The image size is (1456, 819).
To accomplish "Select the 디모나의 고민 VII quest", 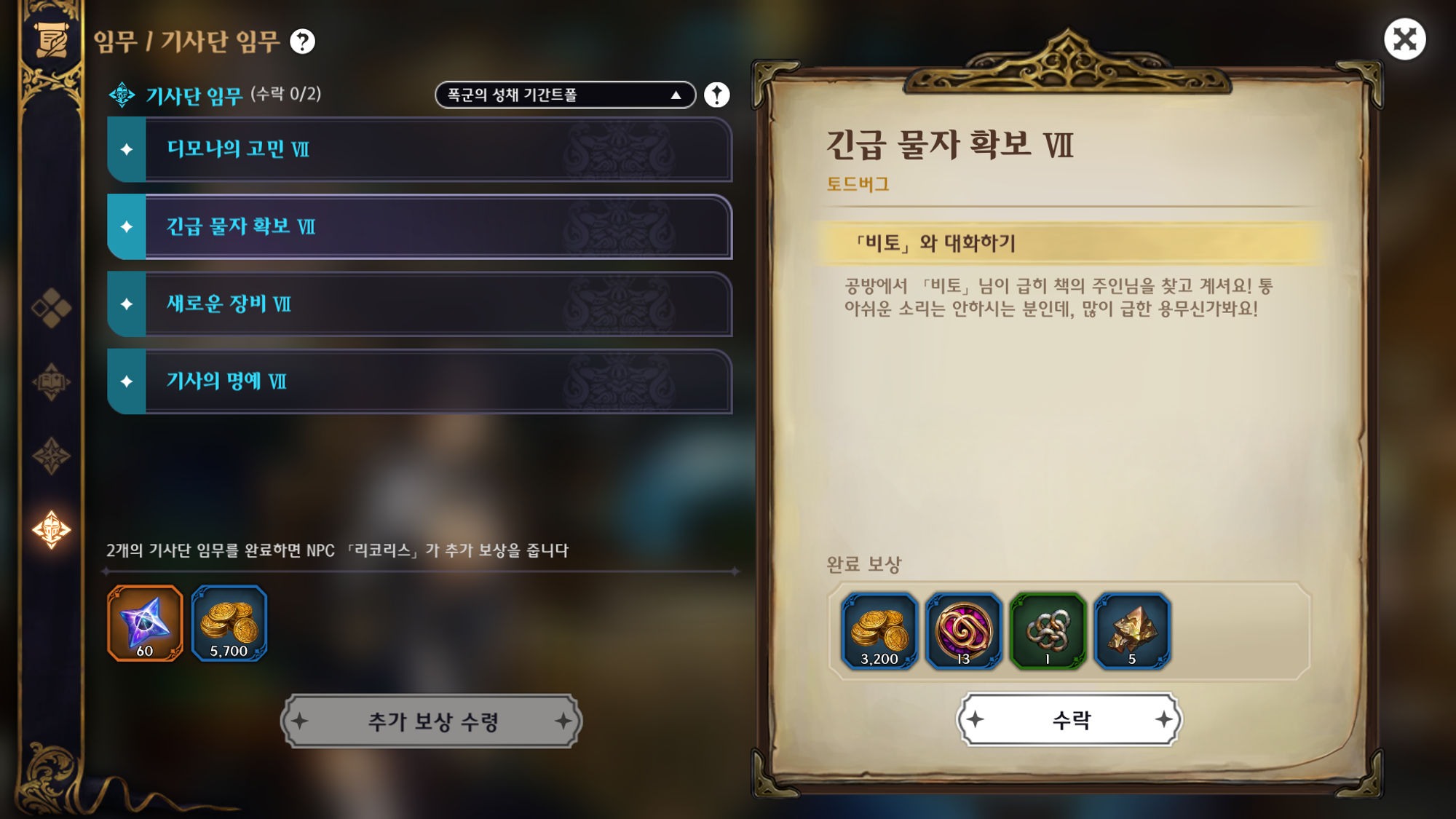I will coord(420,149).
